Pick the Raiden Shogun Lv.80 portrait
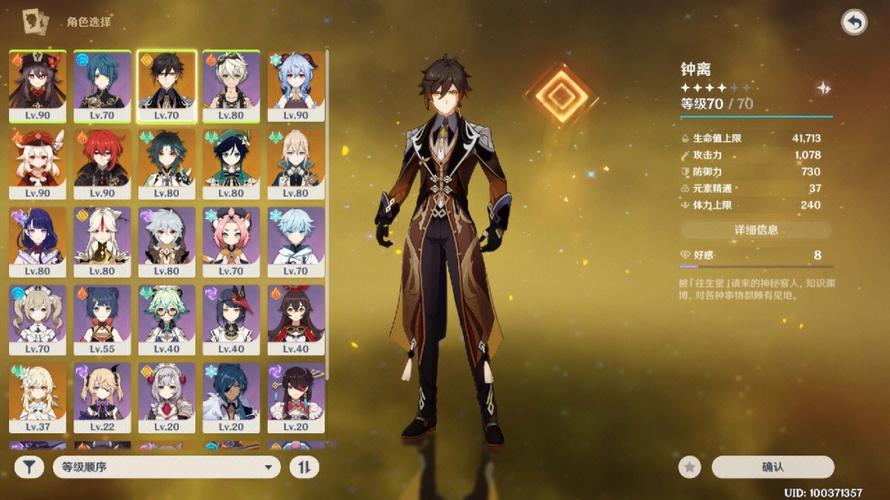This screenshot has width=890, height=500. coord(38,241)
